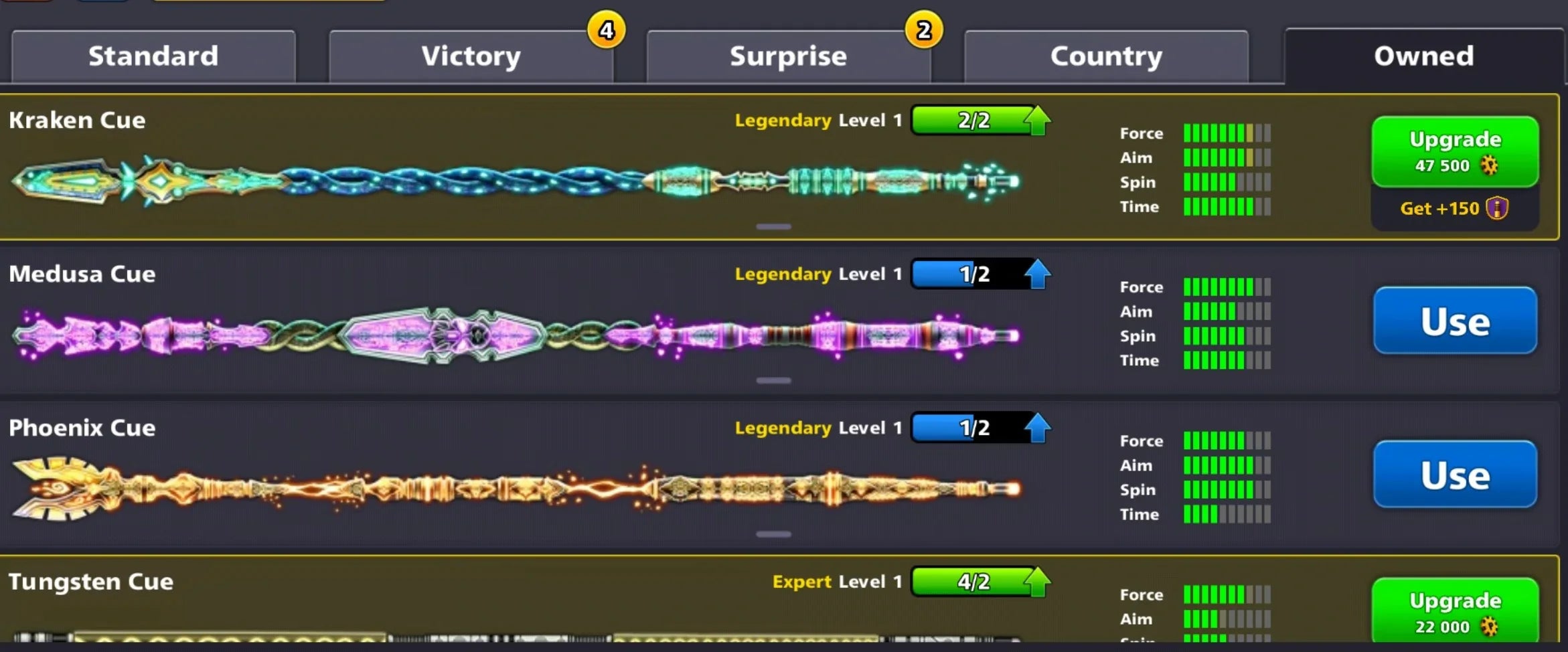Open the Country cues tab

[1105, 56]
